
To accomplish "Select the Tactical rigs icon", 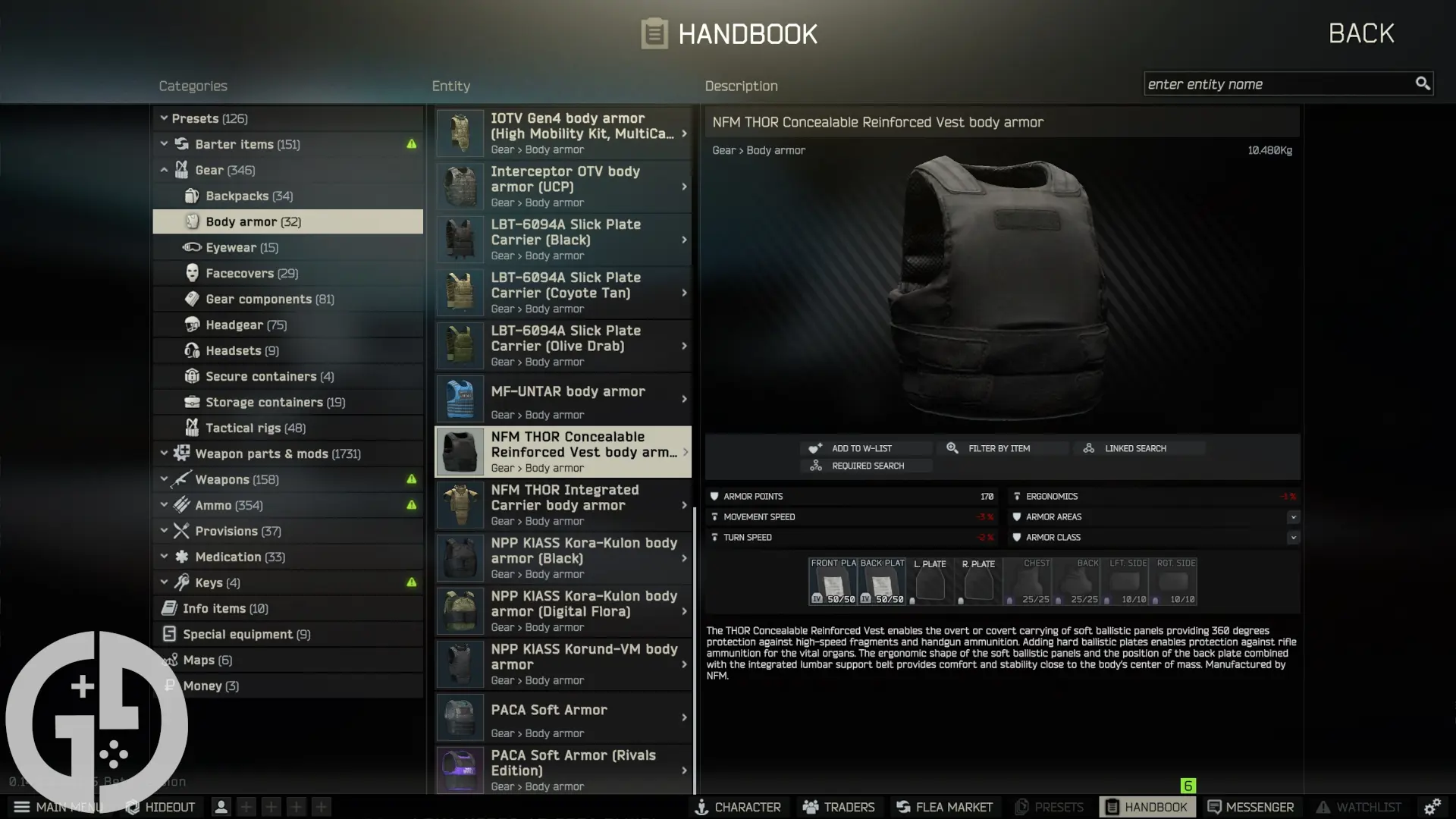I will (x=192, y=428).
